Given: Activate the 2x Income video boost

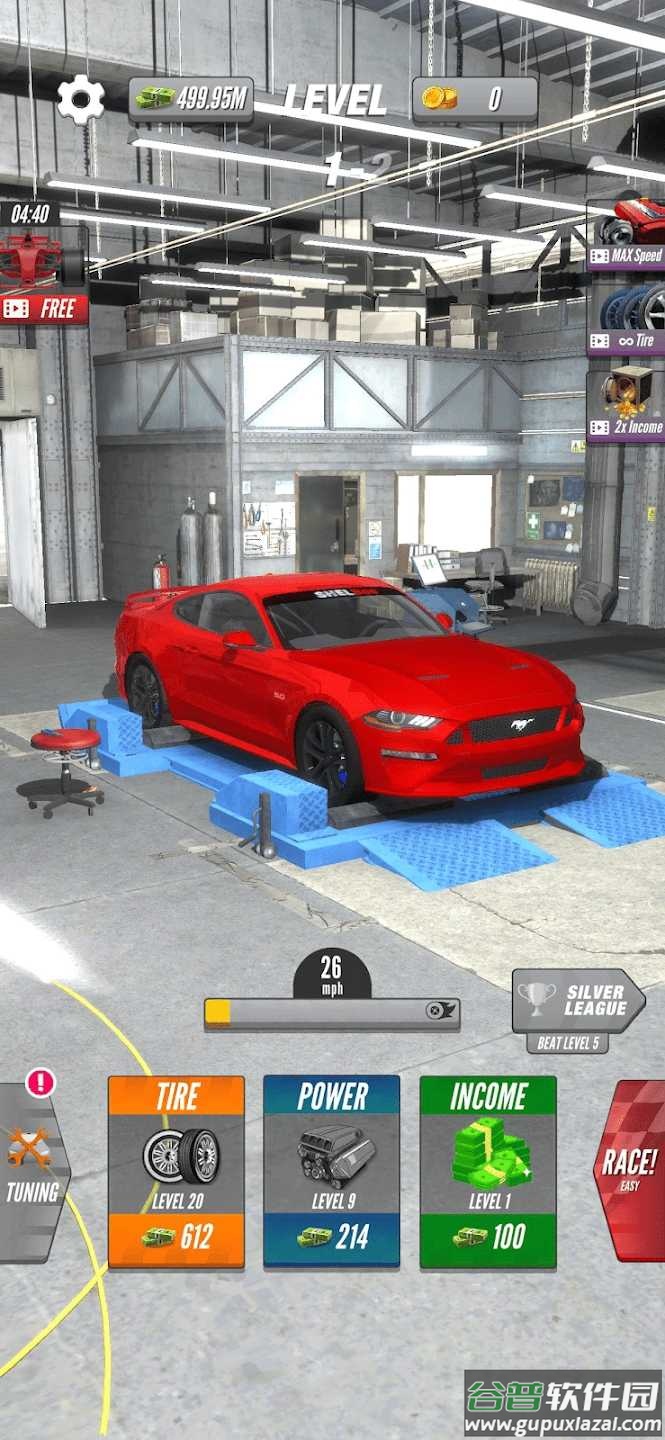Looking at the screenshot, I should (627, 405).
